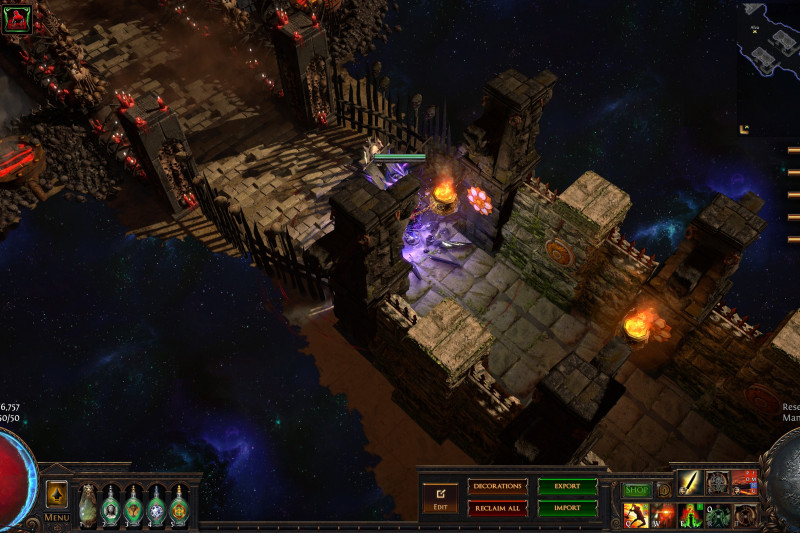Use the large stone flask in slot 1
800x533 pixels.
[87, 506]
